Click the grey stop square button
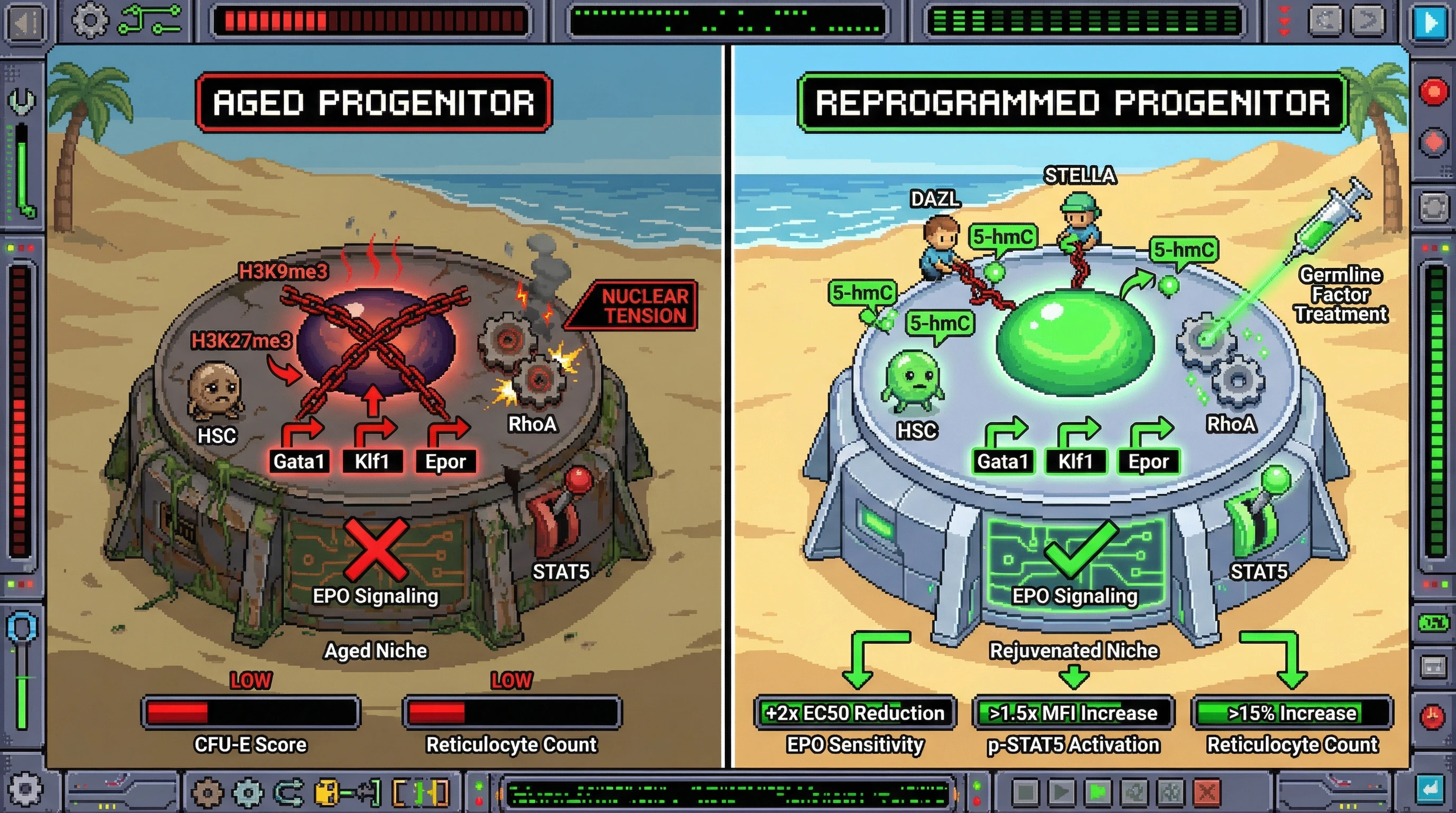 click(x=1025, y=792)
